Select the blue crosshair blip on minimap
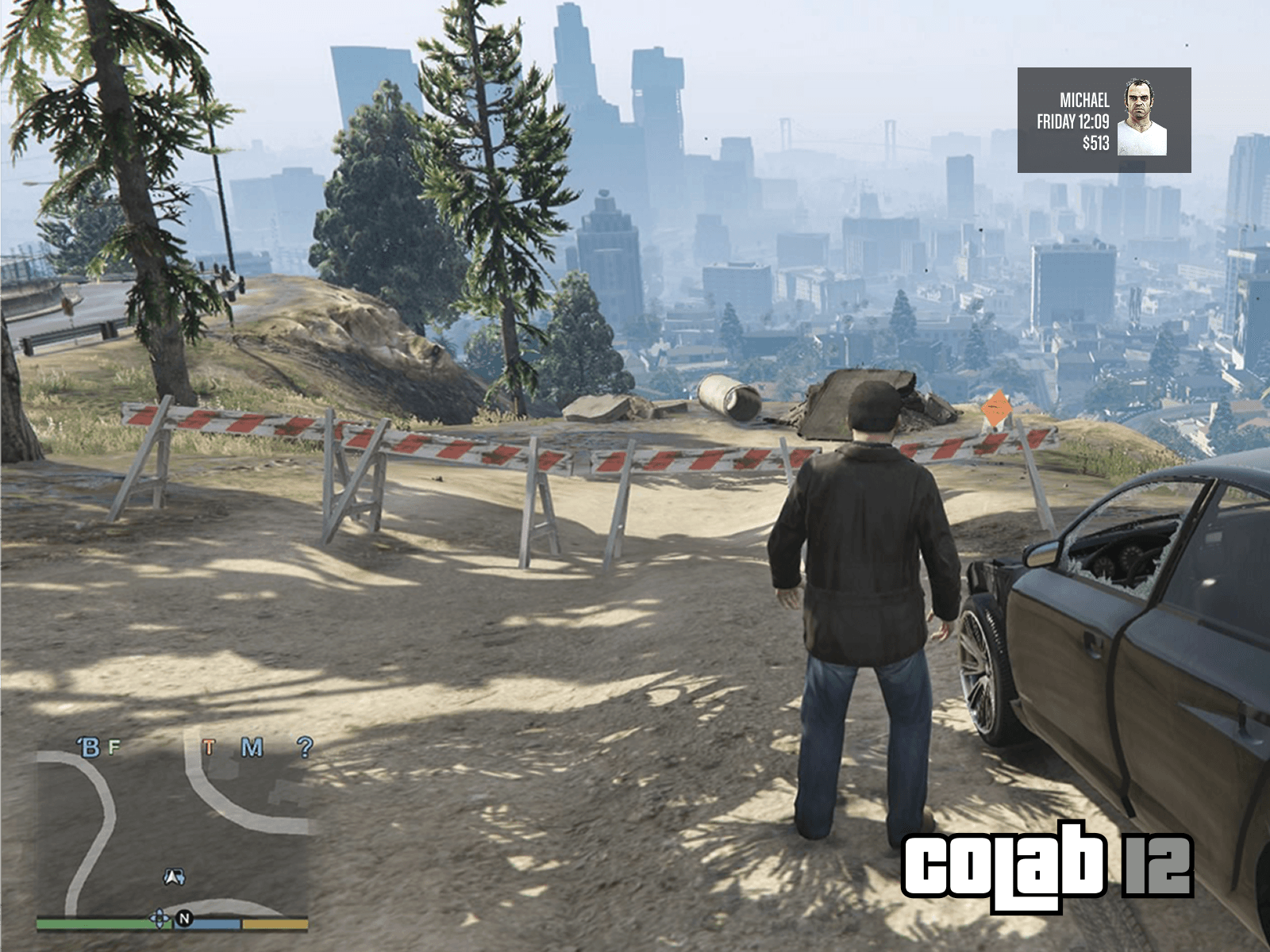 [160, 919]
